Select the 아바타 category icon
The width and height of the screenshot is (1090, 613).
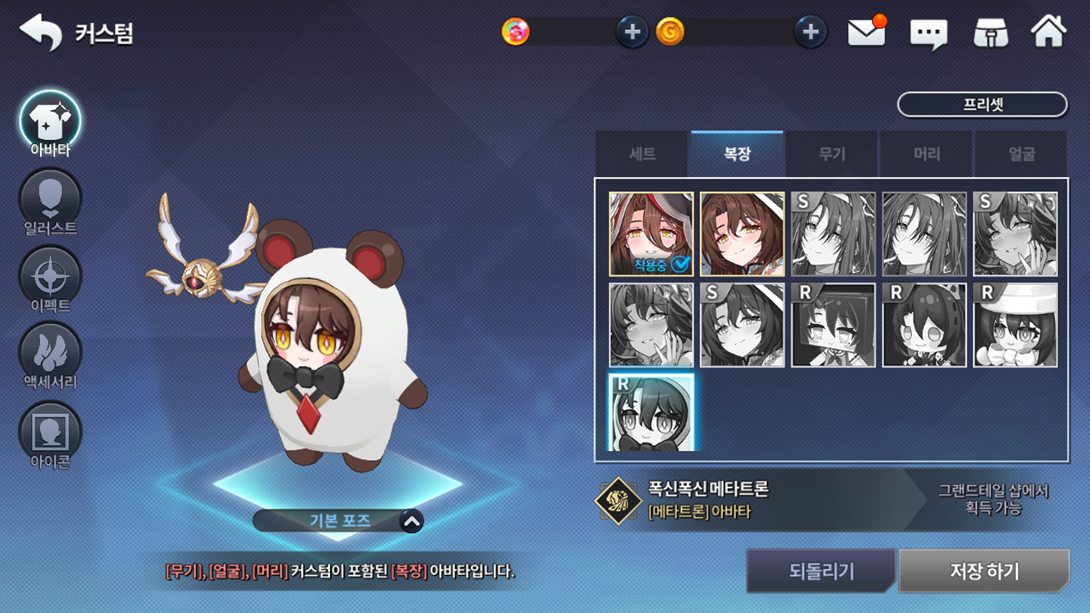coord(50,123)
